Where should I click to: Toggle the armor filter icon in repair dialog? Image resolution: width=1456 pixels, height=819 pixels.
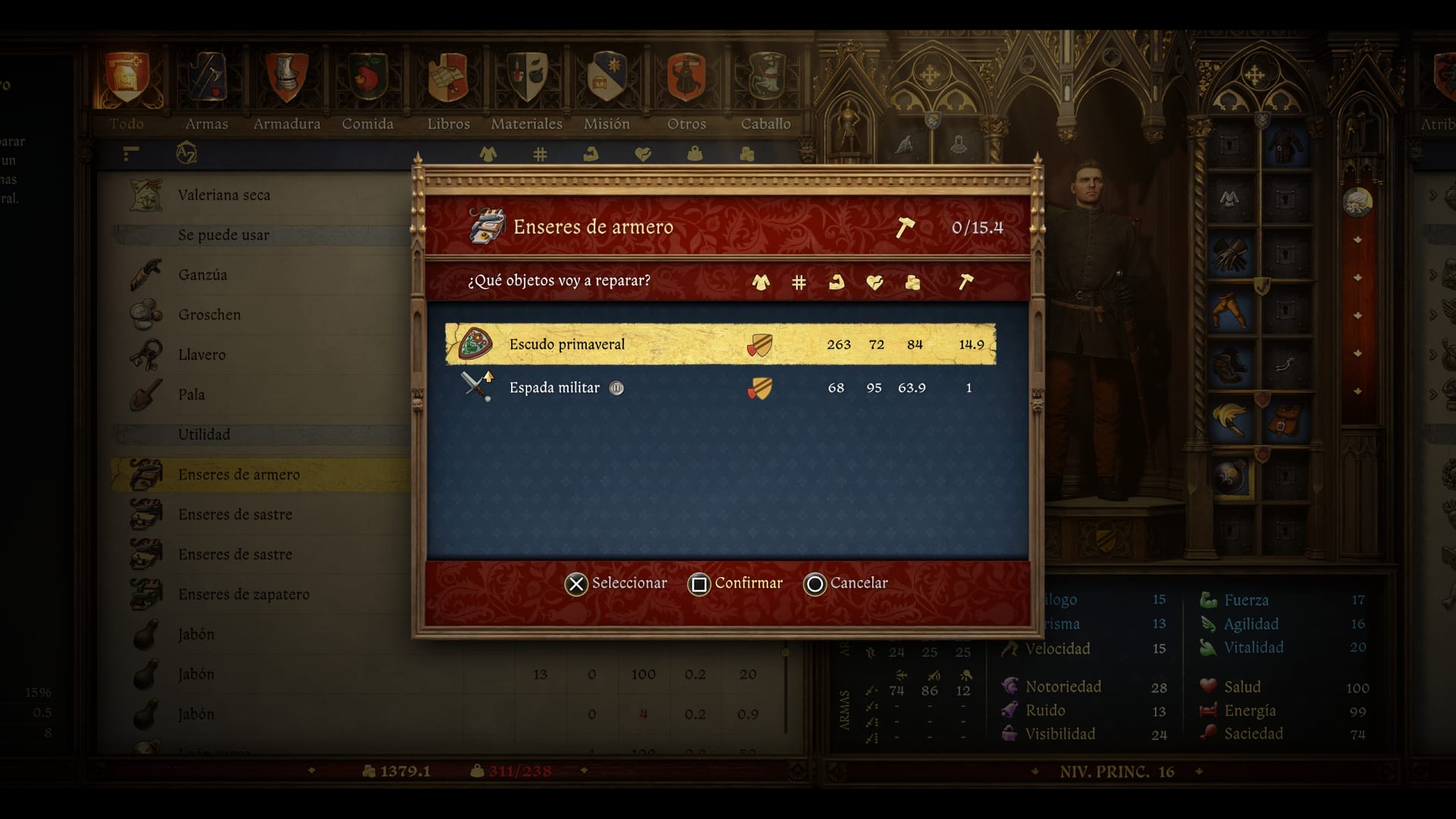point(761,281)
